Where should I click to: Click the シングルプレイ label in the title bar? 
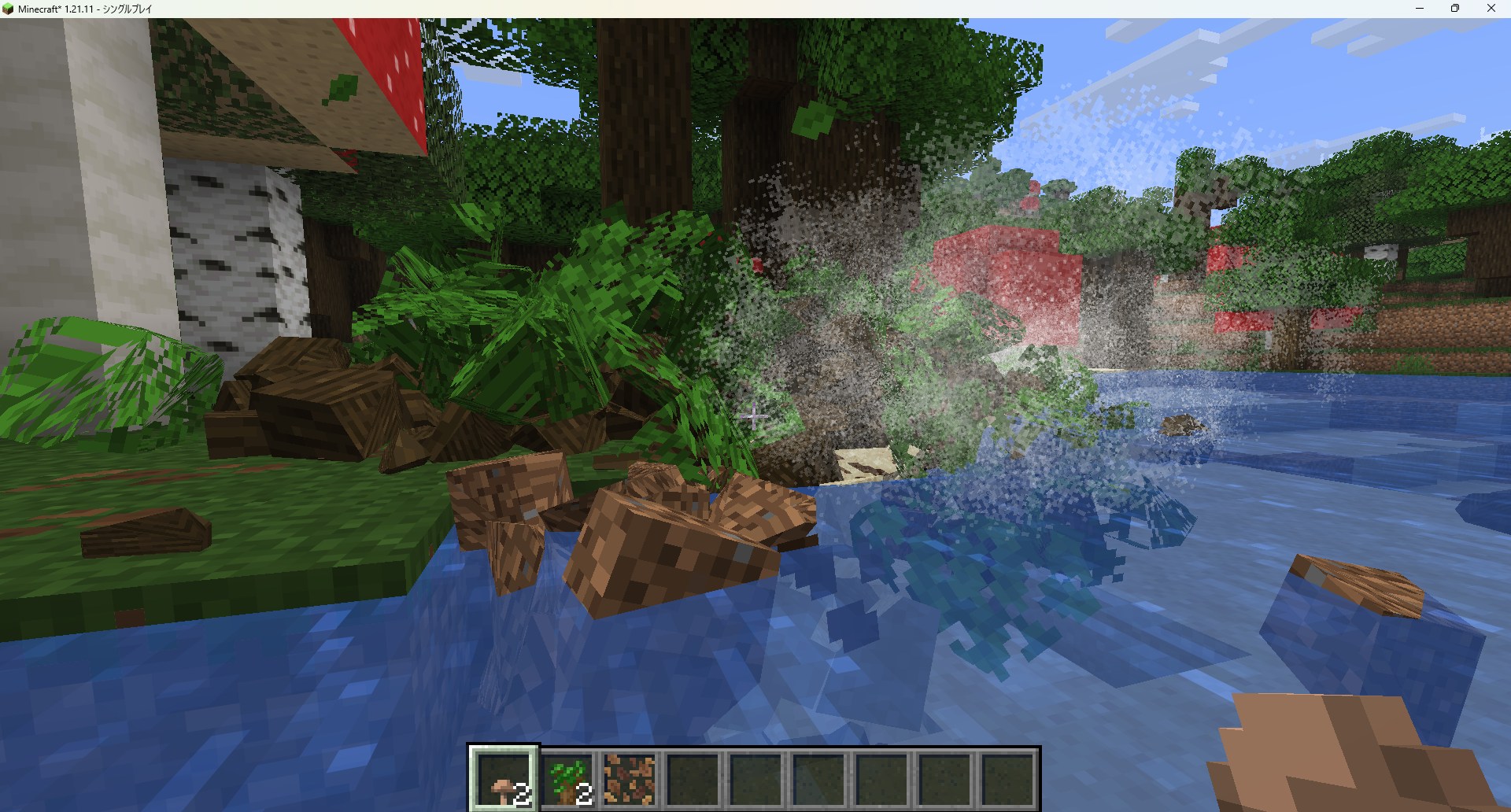[126, 9]
